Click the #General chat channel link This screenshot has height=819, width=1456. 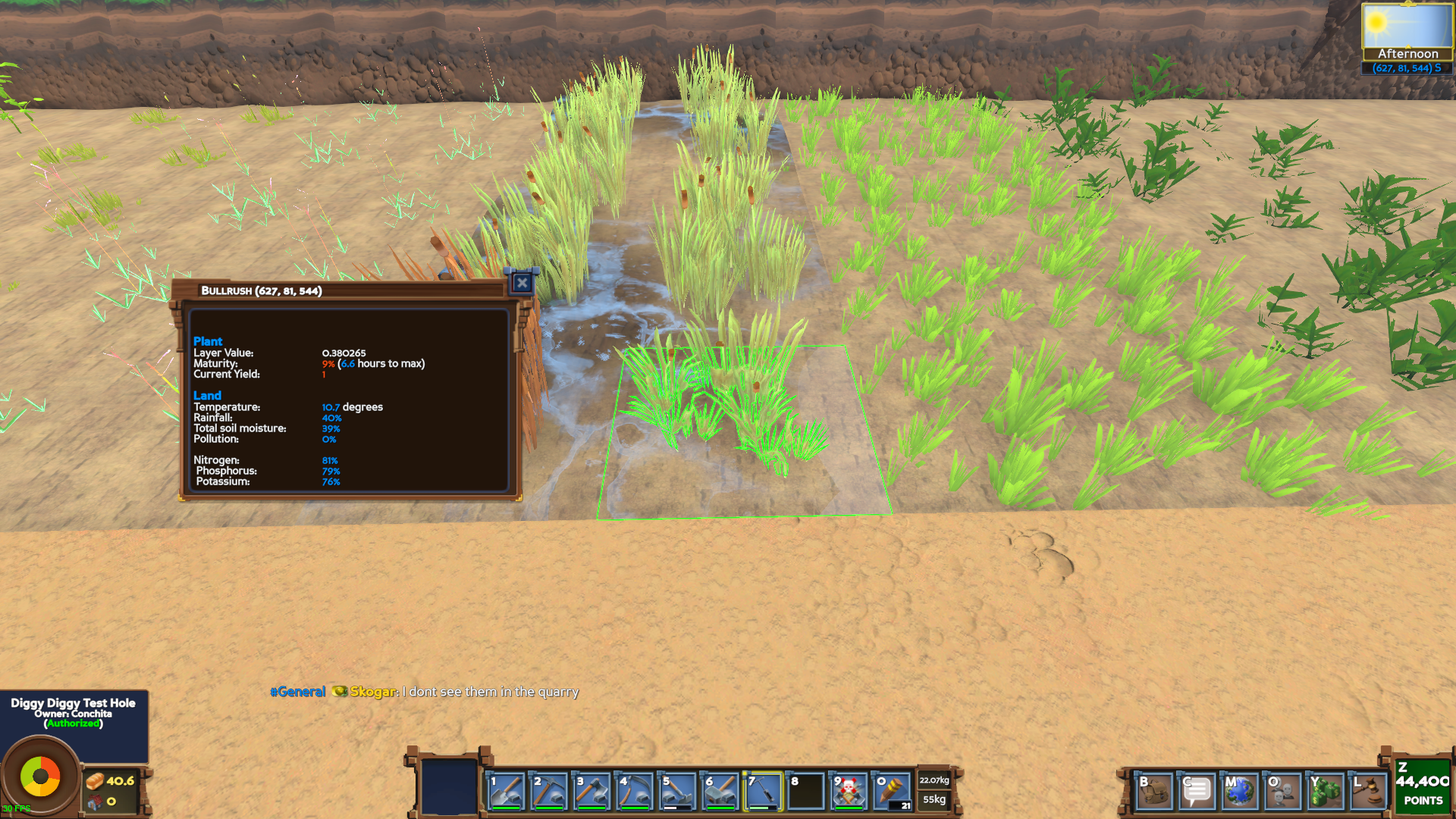[x=298, y=692]
